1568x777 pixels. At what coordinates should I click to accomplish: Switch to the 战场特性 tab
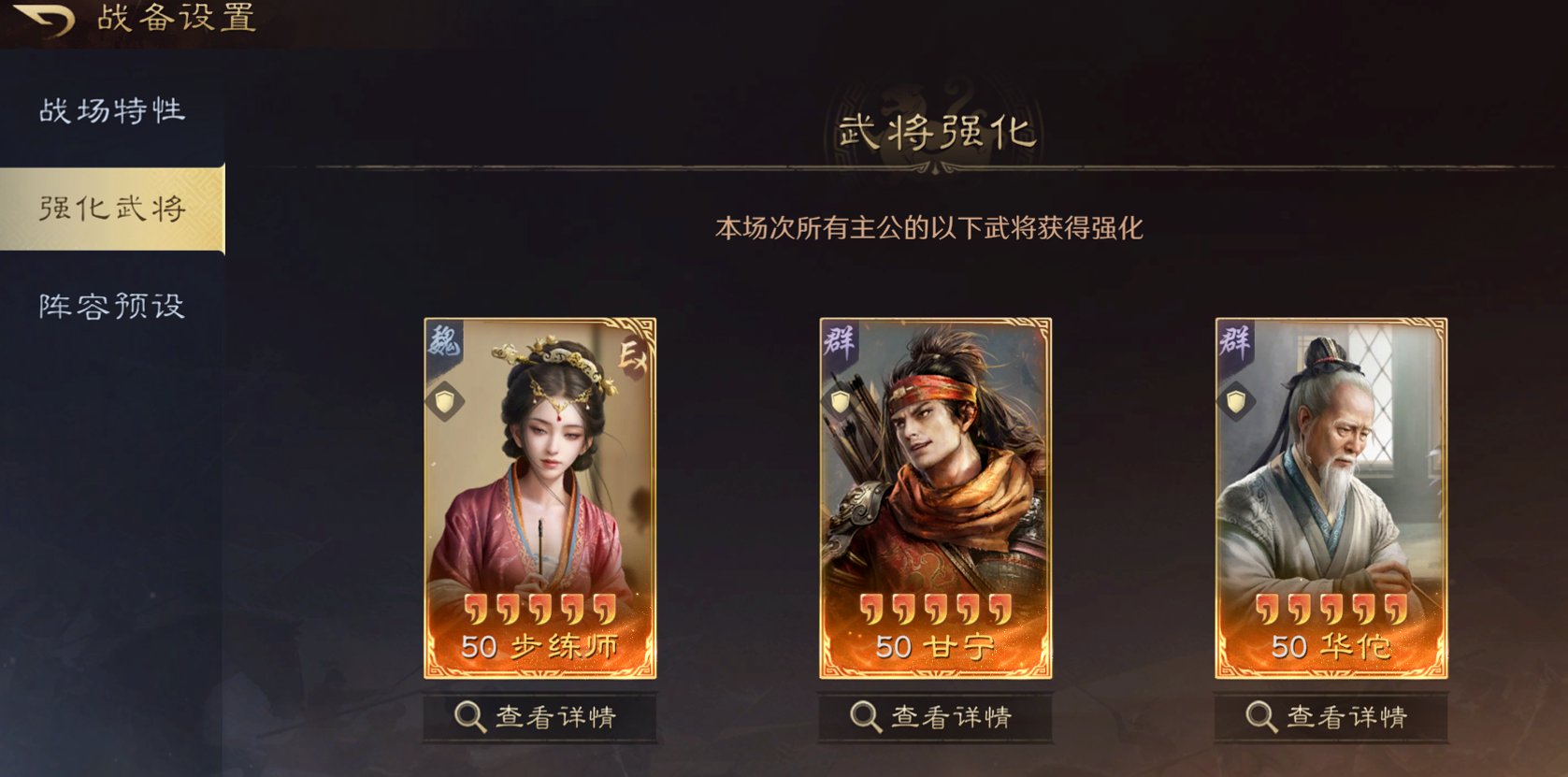pyautogui.click(x=112, y=110)
